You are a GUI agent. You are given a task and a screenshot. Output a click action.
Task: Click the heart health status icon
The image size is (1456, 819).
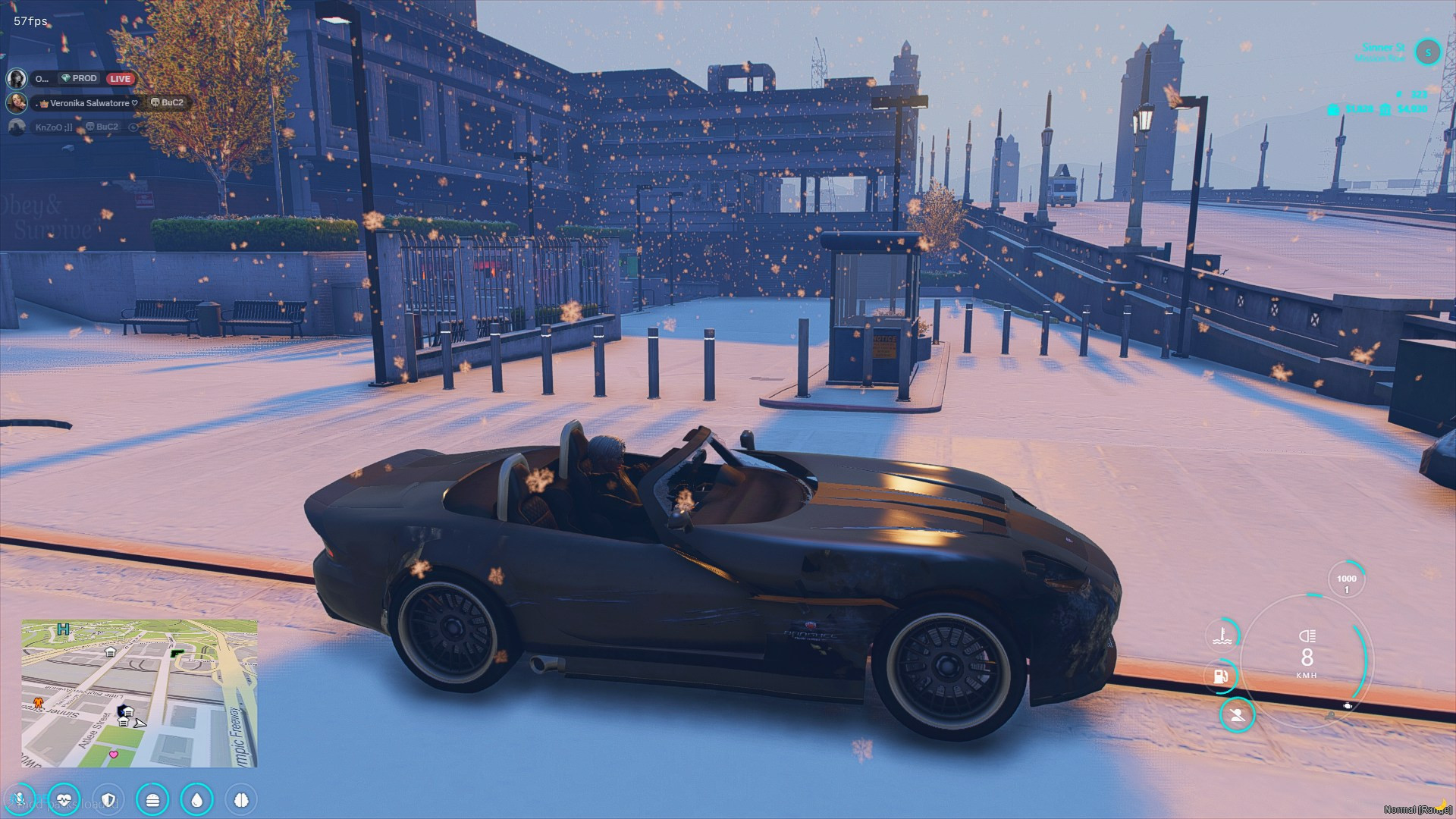point(64,799)
